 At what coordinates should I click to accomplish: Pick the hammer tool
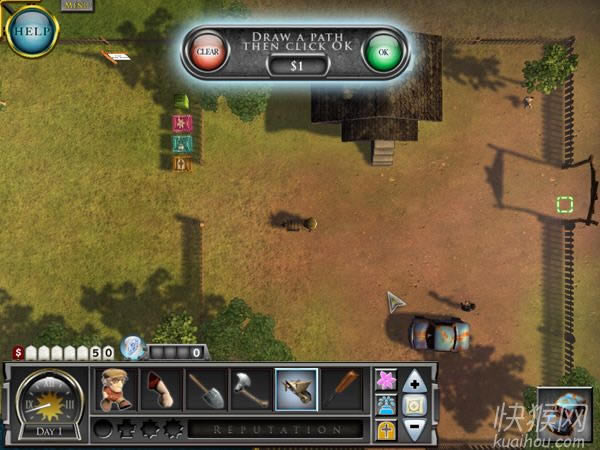pos(250,389)
